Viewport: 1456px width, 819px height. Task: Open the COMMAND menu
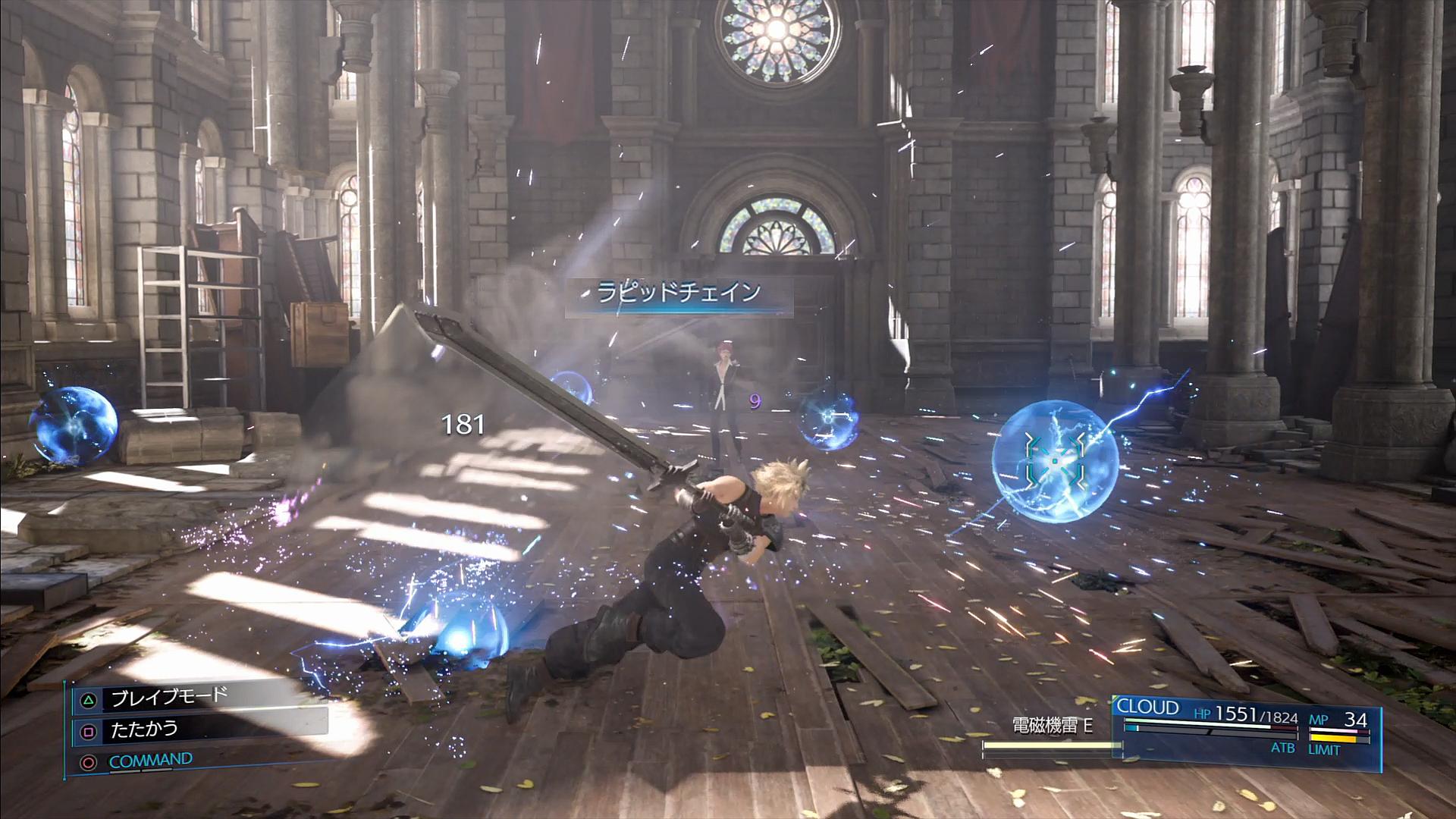[150, 760]
